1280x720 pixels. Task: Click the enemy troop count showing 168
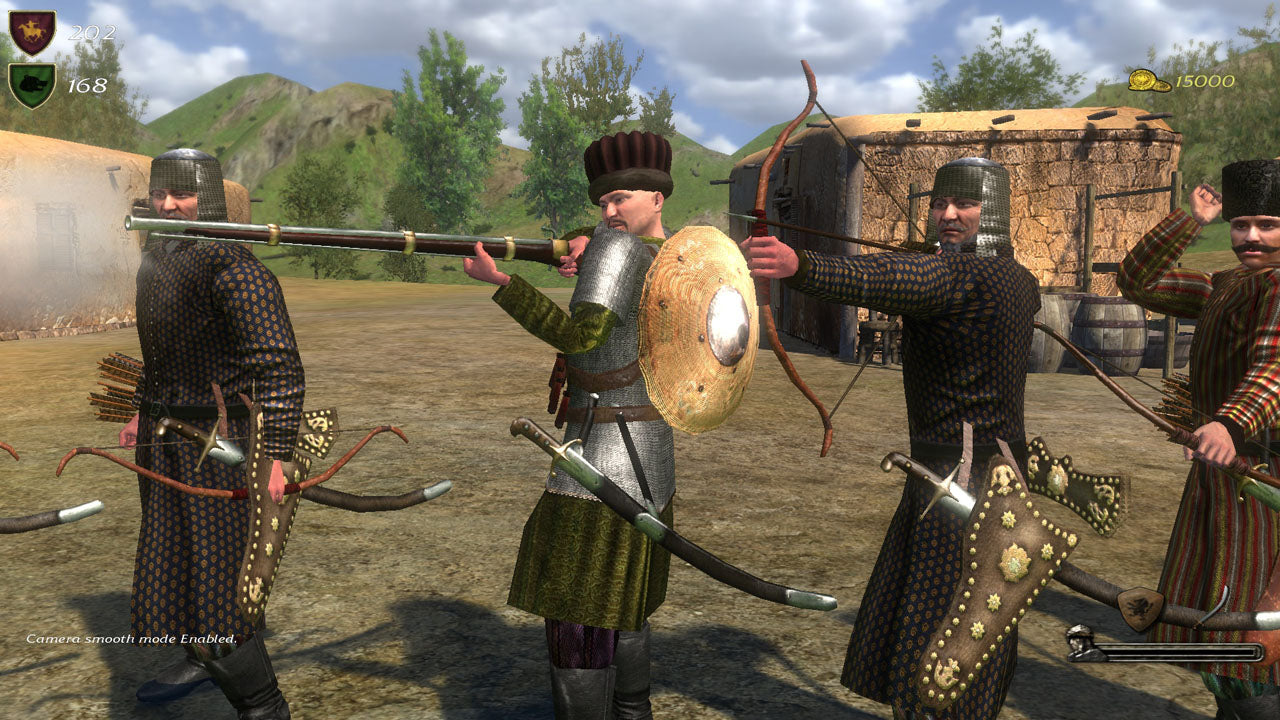(87, 84)
